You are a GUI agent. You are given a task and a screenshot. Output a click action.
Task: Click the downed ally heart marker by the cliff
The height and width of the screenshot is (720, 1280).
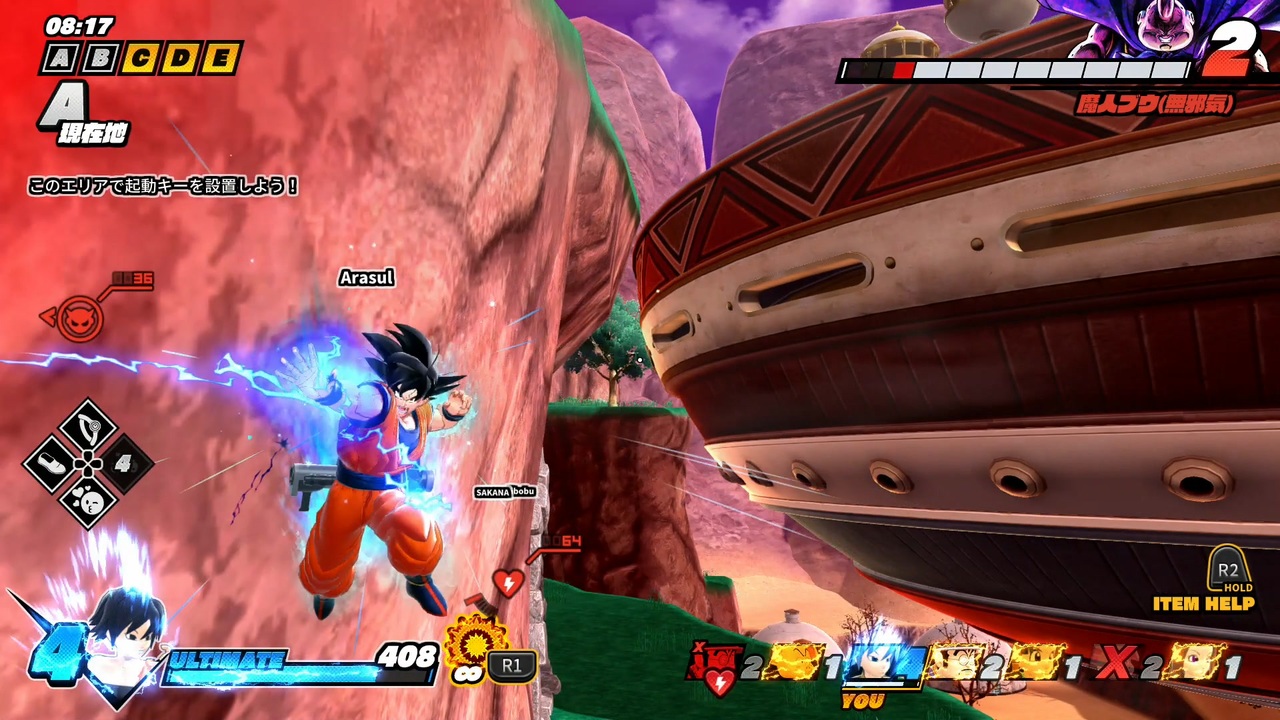coord(508,582)
